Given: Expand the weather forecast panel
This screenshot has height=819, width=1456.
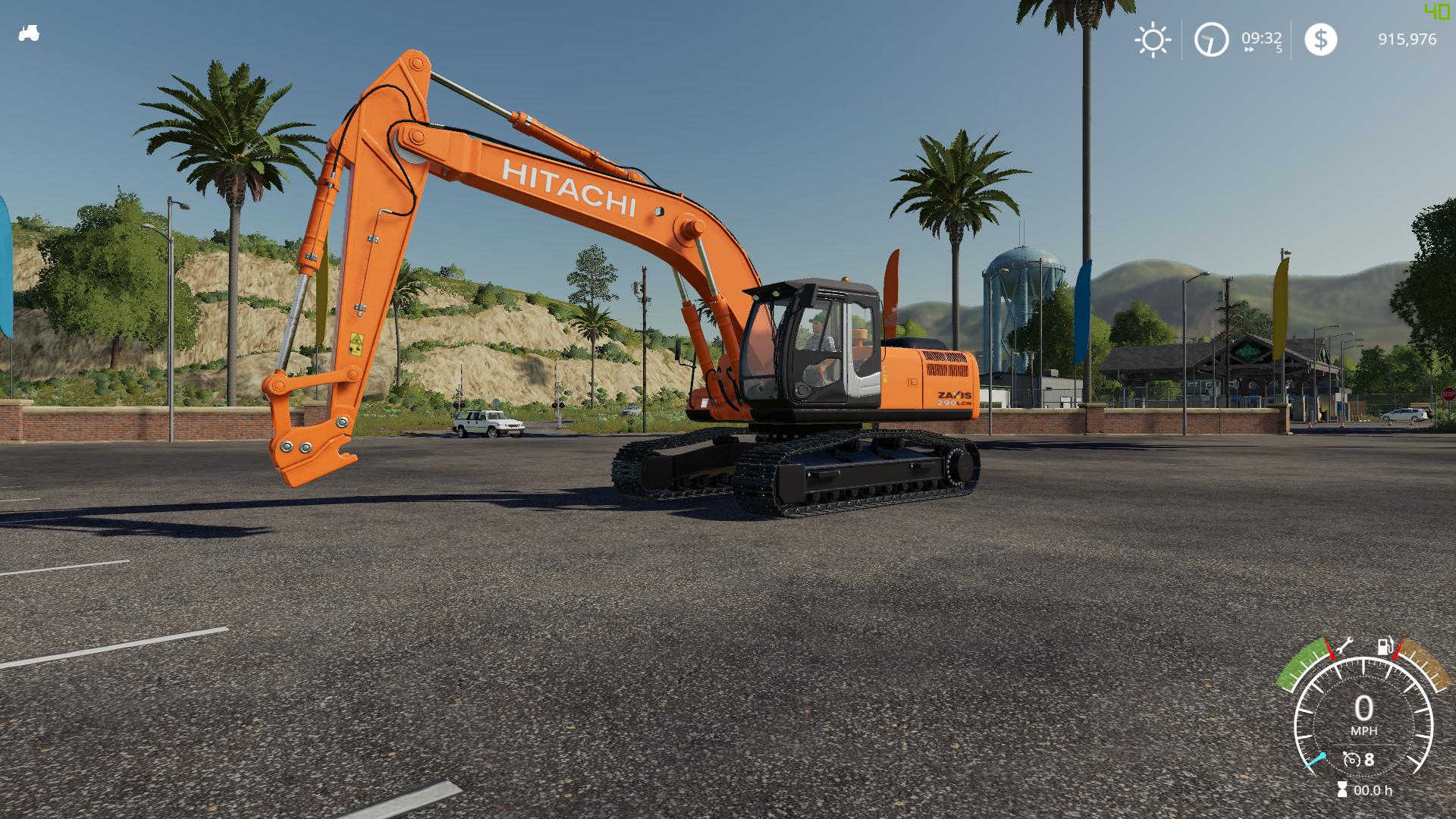Looking at the screenshot, I should [x=1153, y=39].
